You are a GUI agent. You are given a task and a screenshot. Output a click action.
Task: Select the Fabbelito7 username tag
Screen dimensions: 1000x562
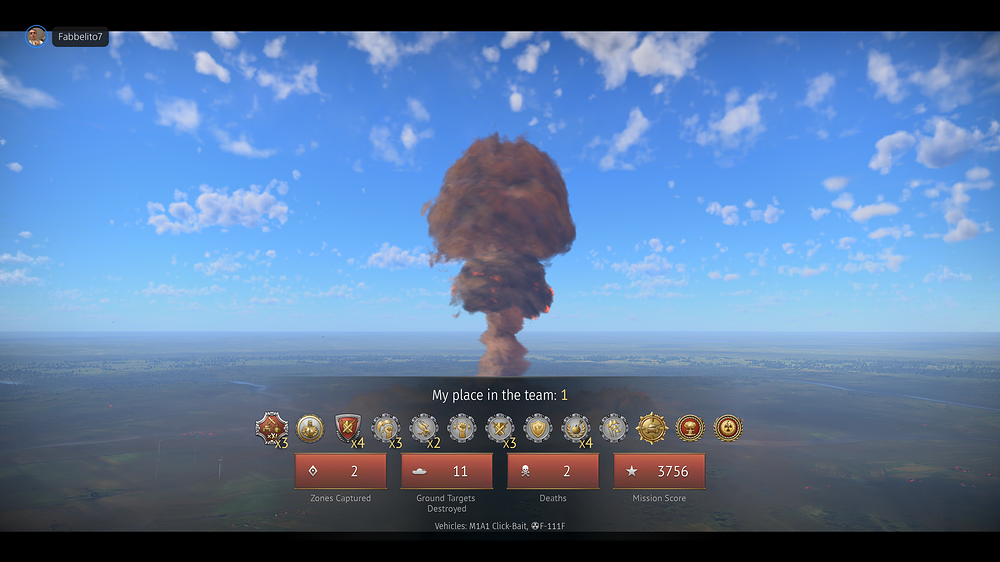coord(80,37)
